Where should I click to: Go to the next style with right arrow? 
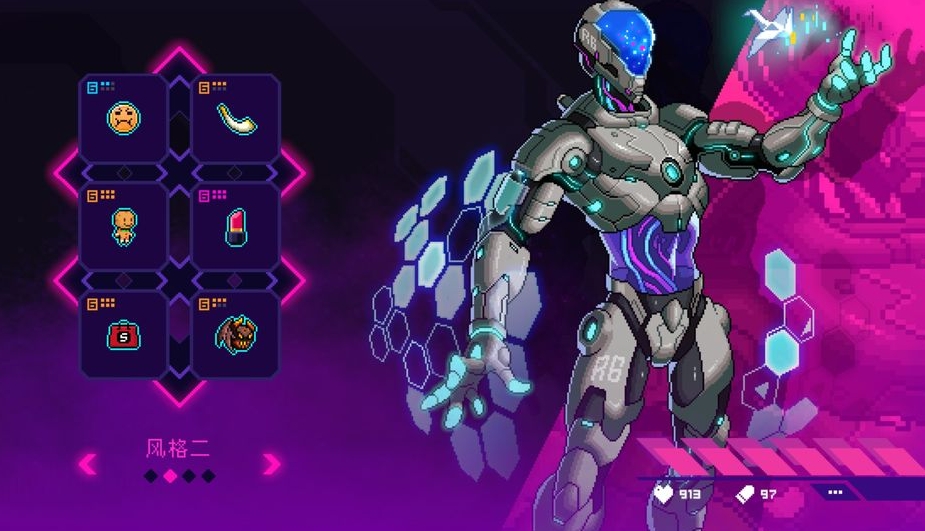(x=271, y=463)
